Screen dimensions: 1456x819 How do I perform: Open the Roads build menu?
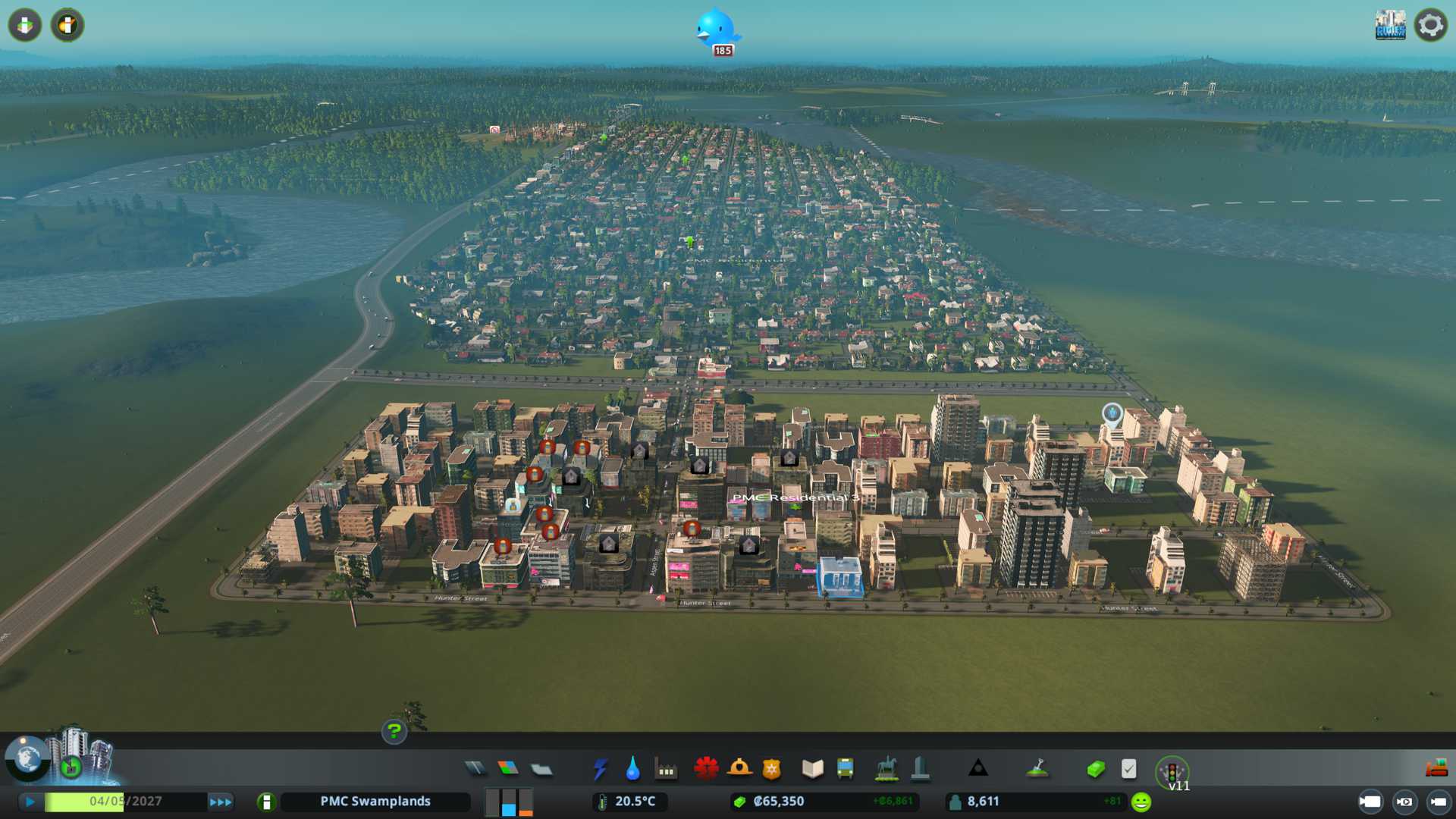pyautogui.click(x=475, y=769)
